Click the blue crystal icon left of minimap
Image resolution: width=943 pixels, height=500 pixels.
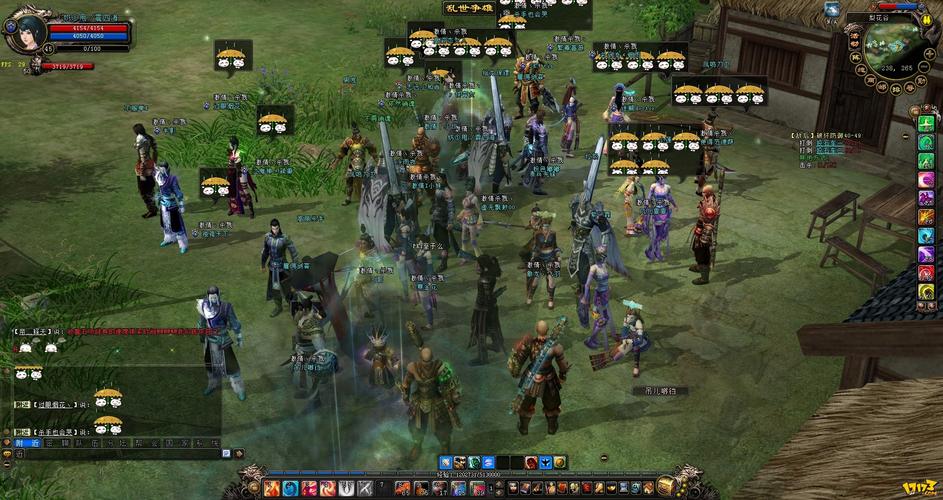coord(832,9)
